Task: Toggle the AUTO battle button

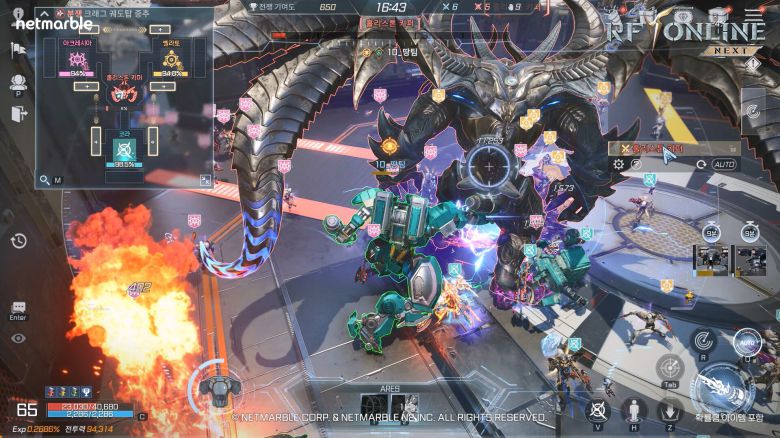Action: click(724, 164)
